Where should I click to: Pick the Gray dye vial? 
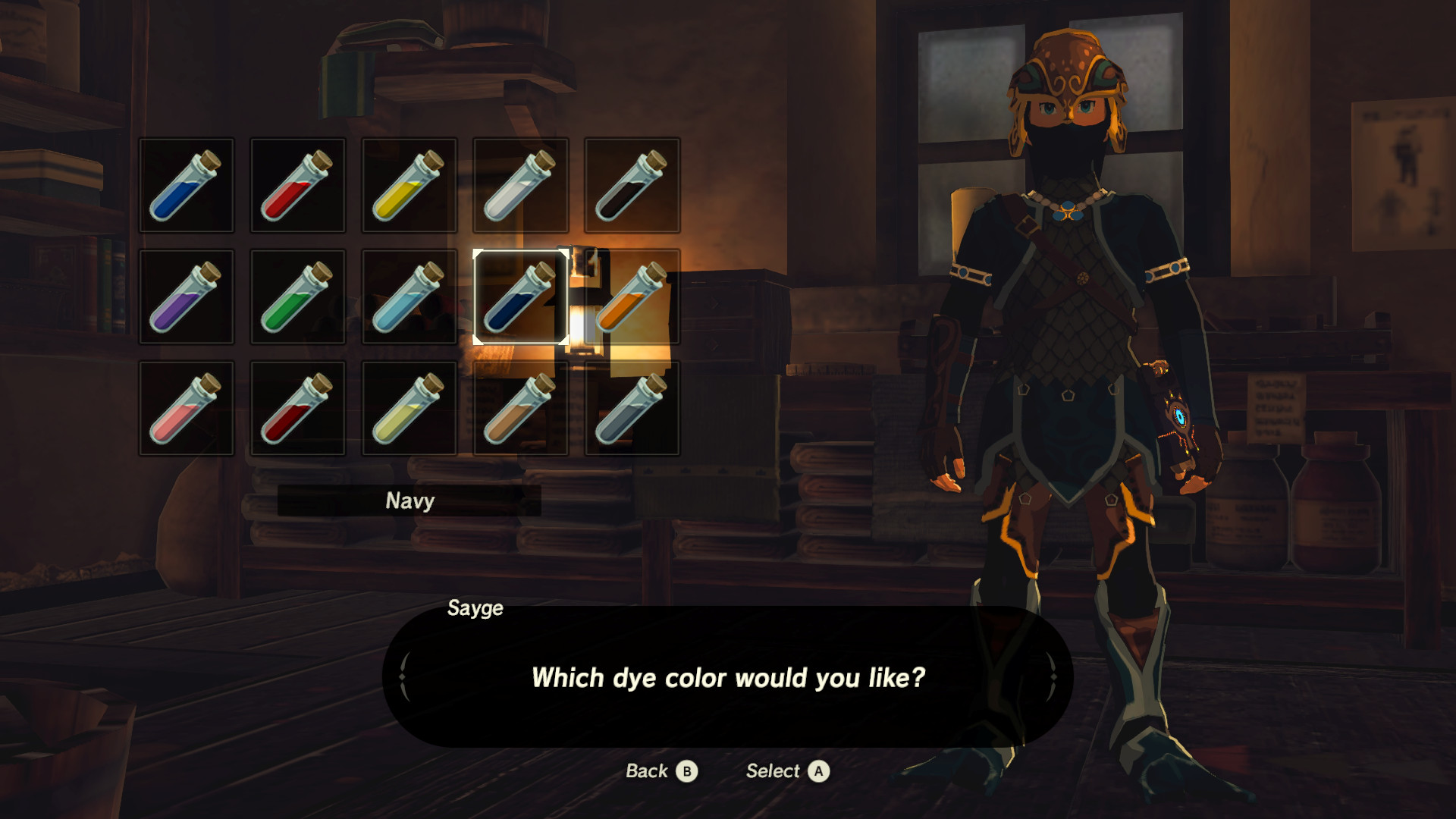[632, 407]
